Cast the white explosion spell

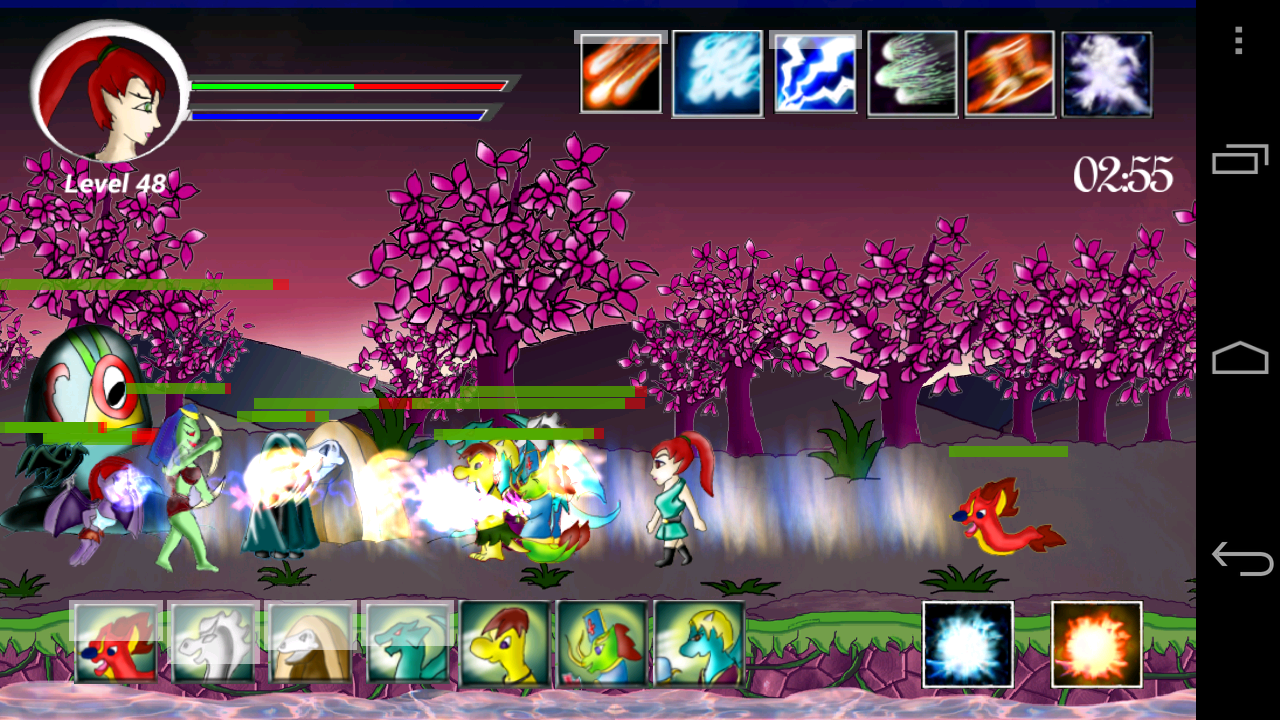coord(1105,72)
